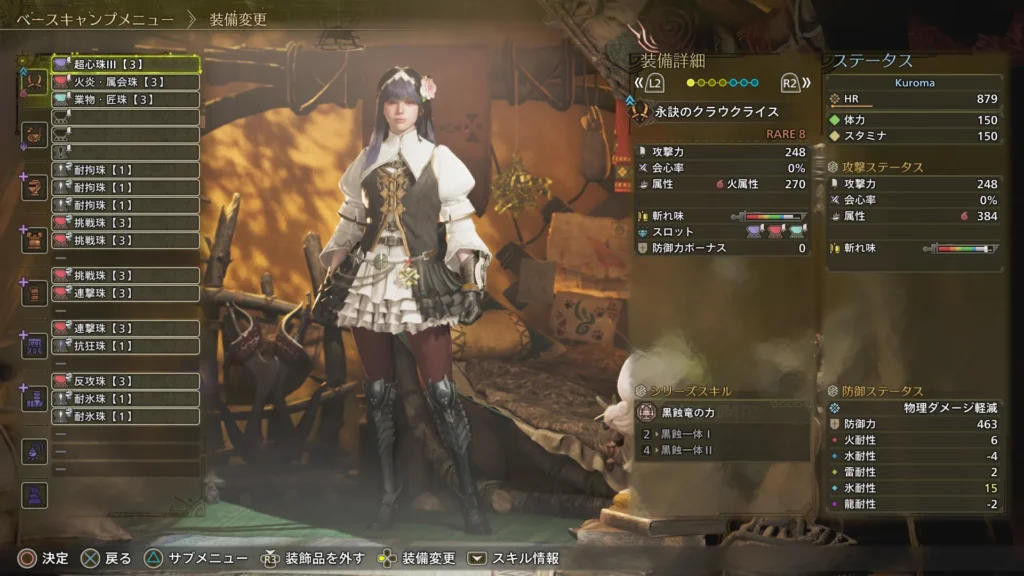Pick the 抗狂珠【1】 decoration row

[125, 346]
